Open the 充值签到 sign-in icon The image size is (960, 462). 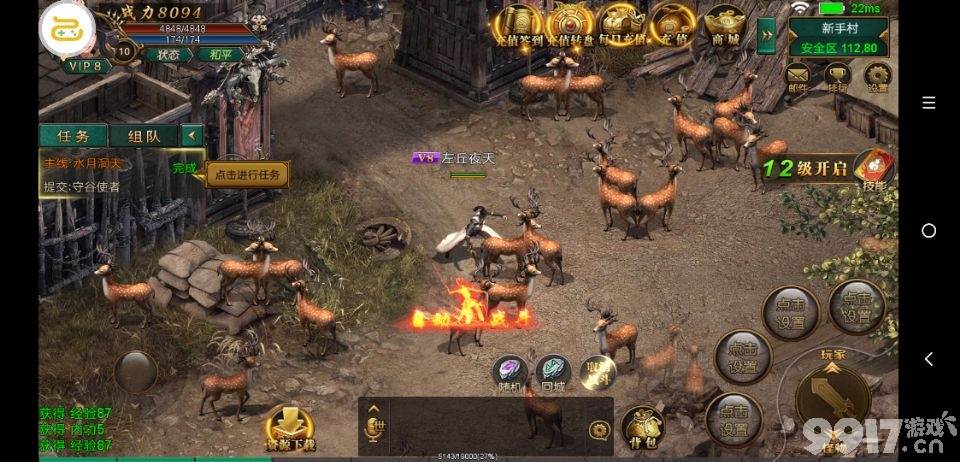[519, 24]
